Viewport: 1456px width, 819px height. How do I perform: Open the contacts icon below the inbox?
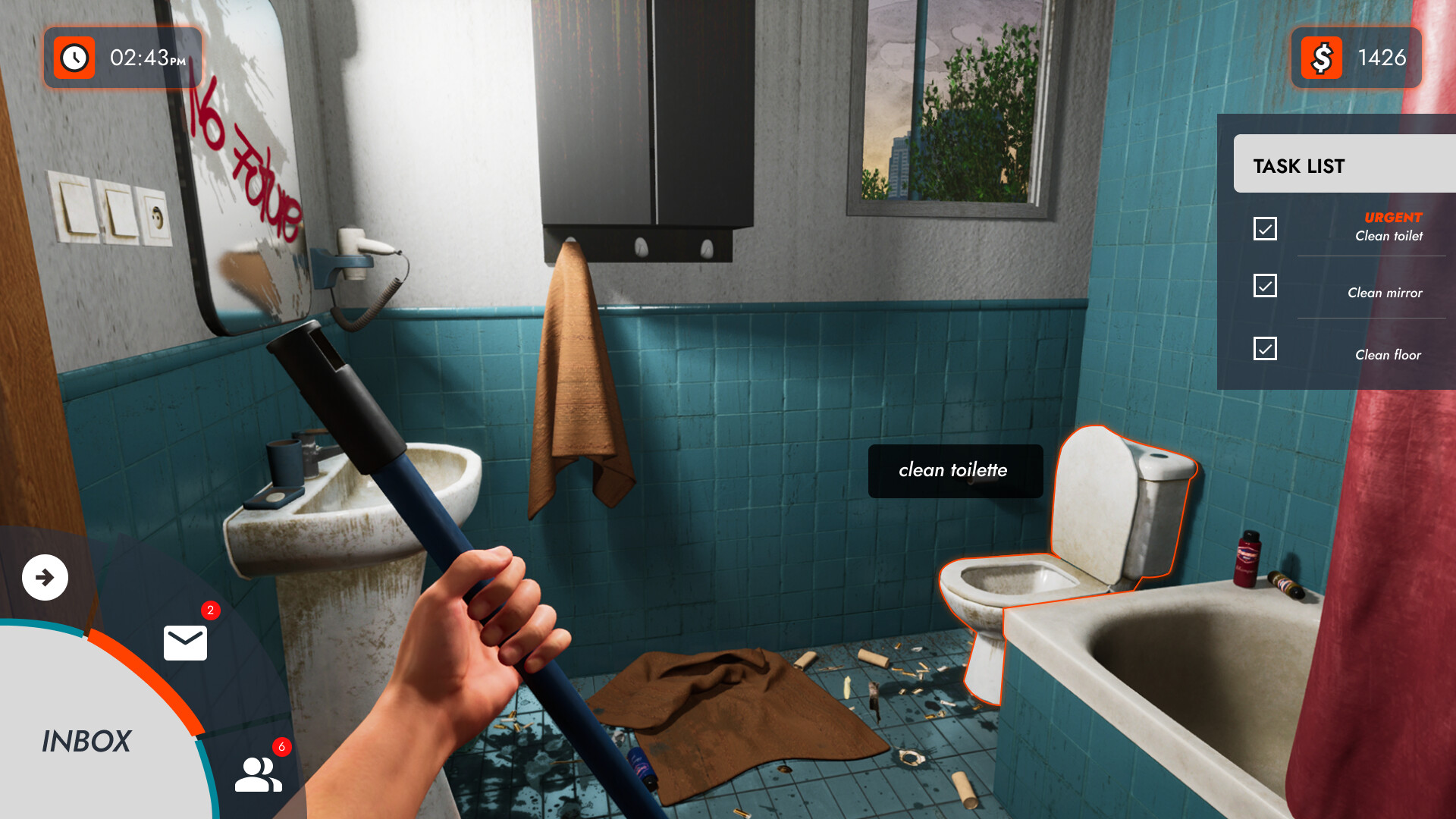tap(257, 775)
